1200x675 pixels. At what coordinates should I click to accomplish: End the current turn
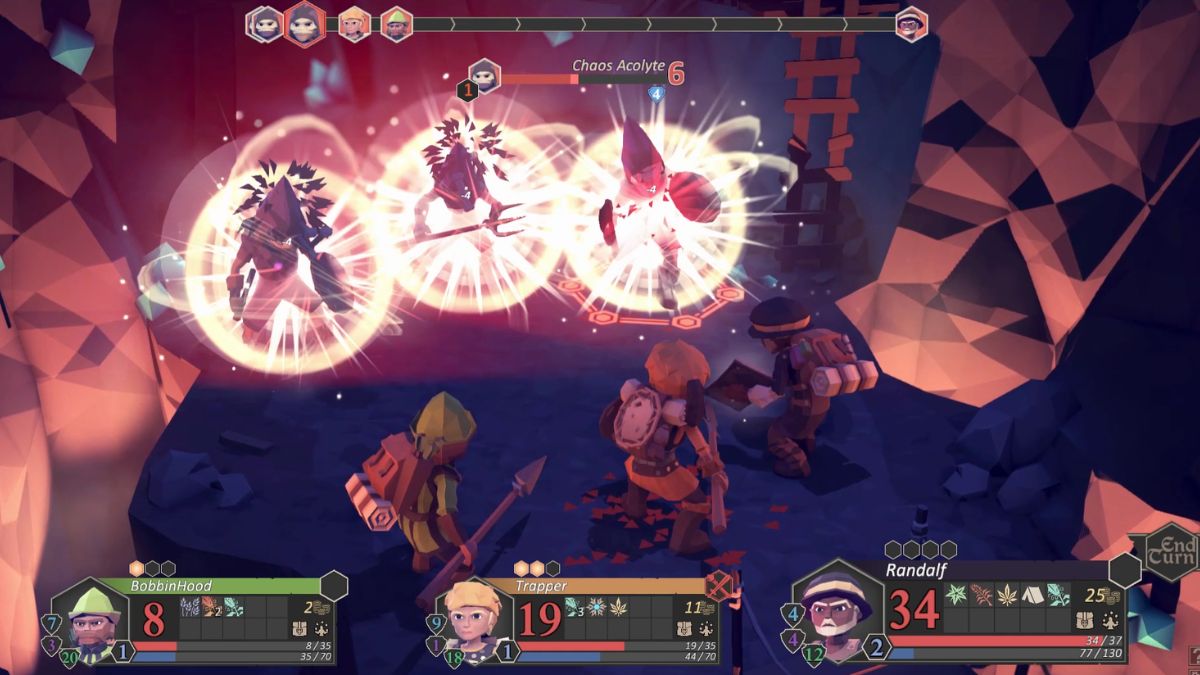1170,551
